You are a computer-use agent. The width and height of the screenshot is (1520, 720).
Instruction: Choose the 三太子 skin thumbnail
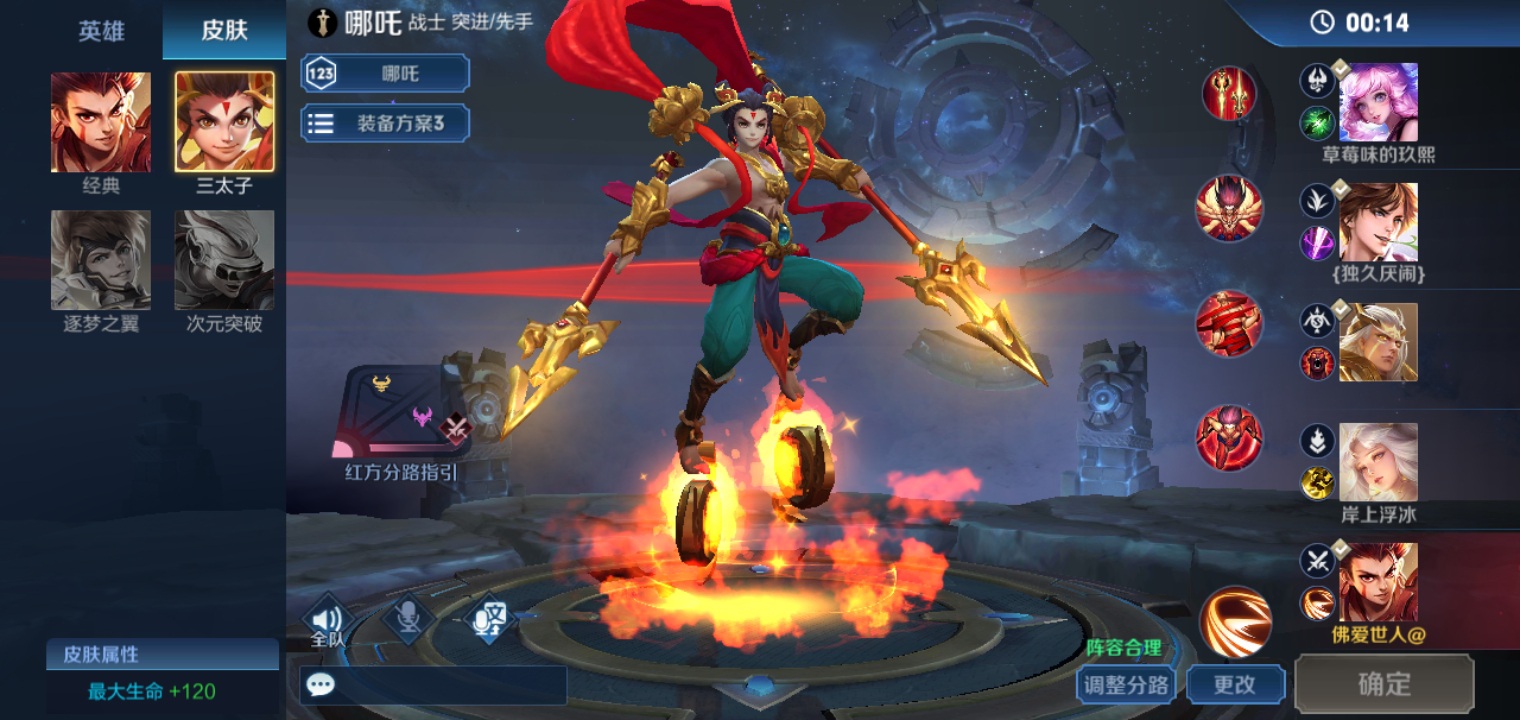click(224, 122)
